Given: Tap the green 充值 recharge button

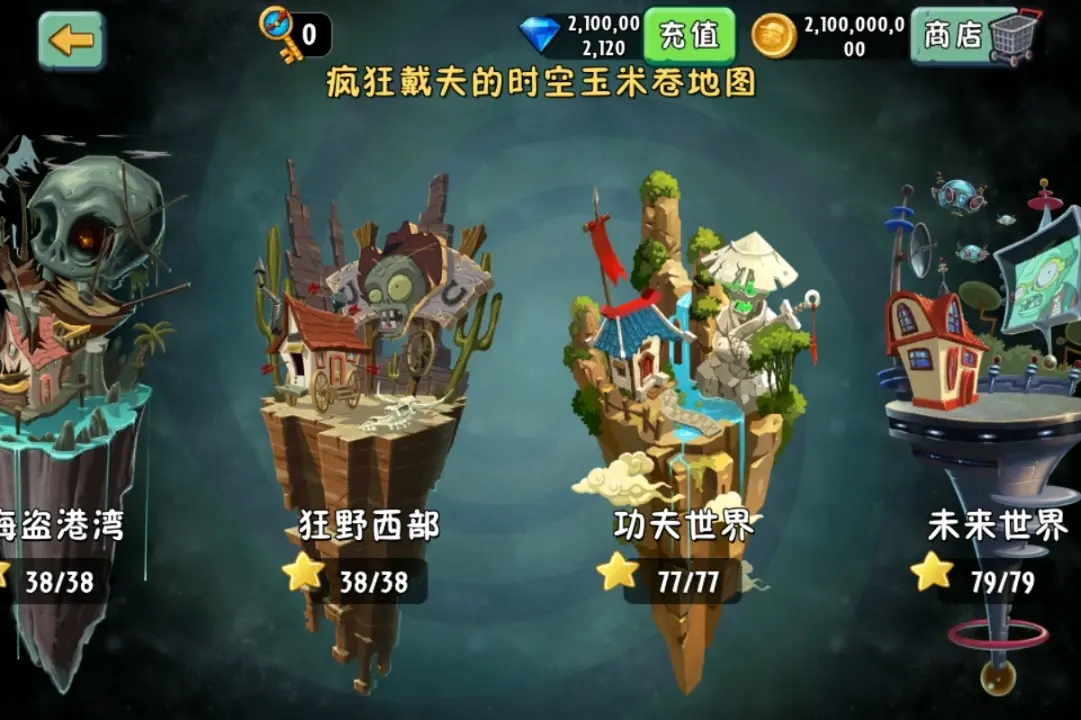Looking at the screenshot, I should coord(689,35).
